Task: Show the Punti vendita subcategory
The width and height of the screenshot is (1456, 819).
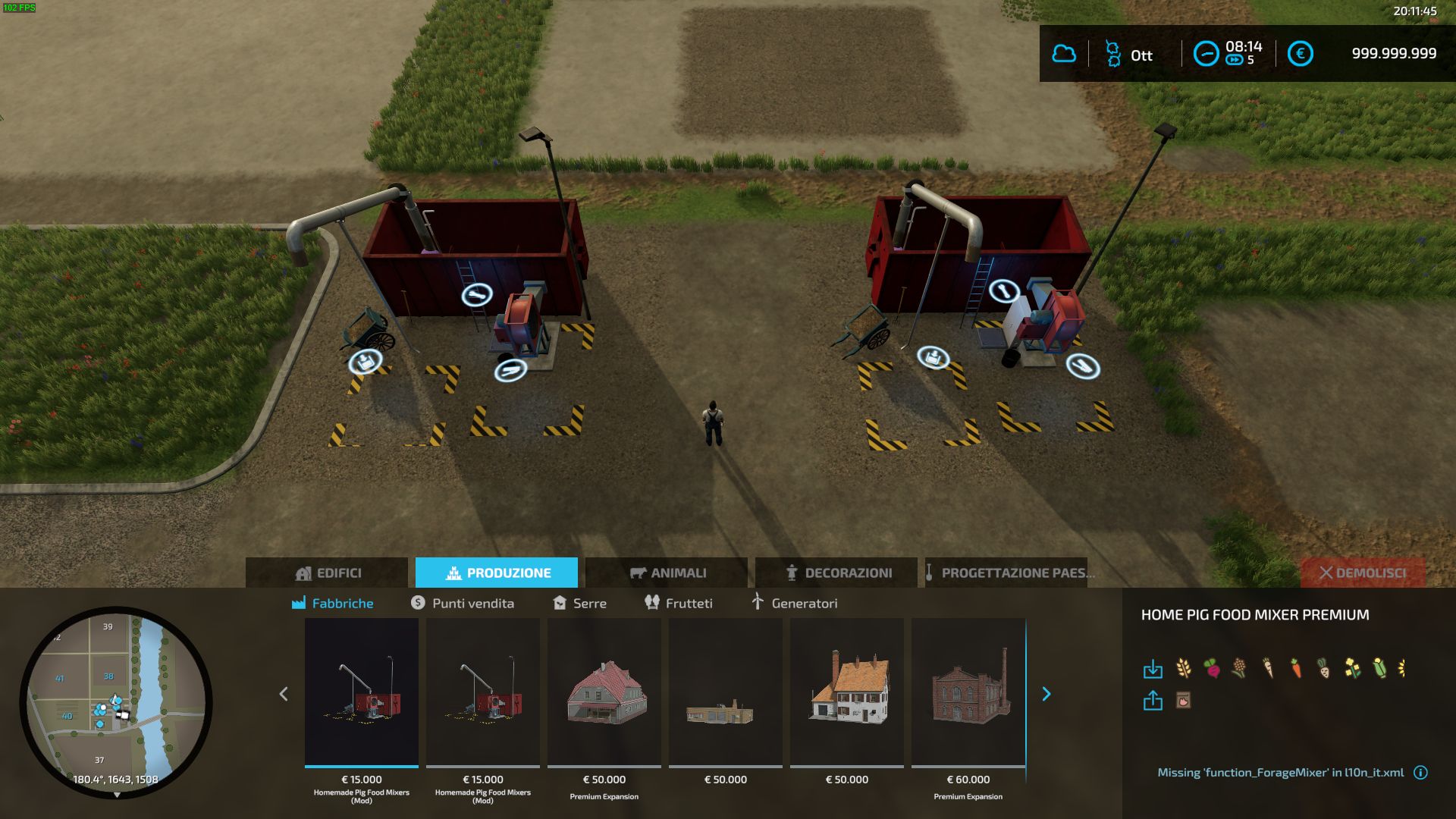Action: pos(463,603)
